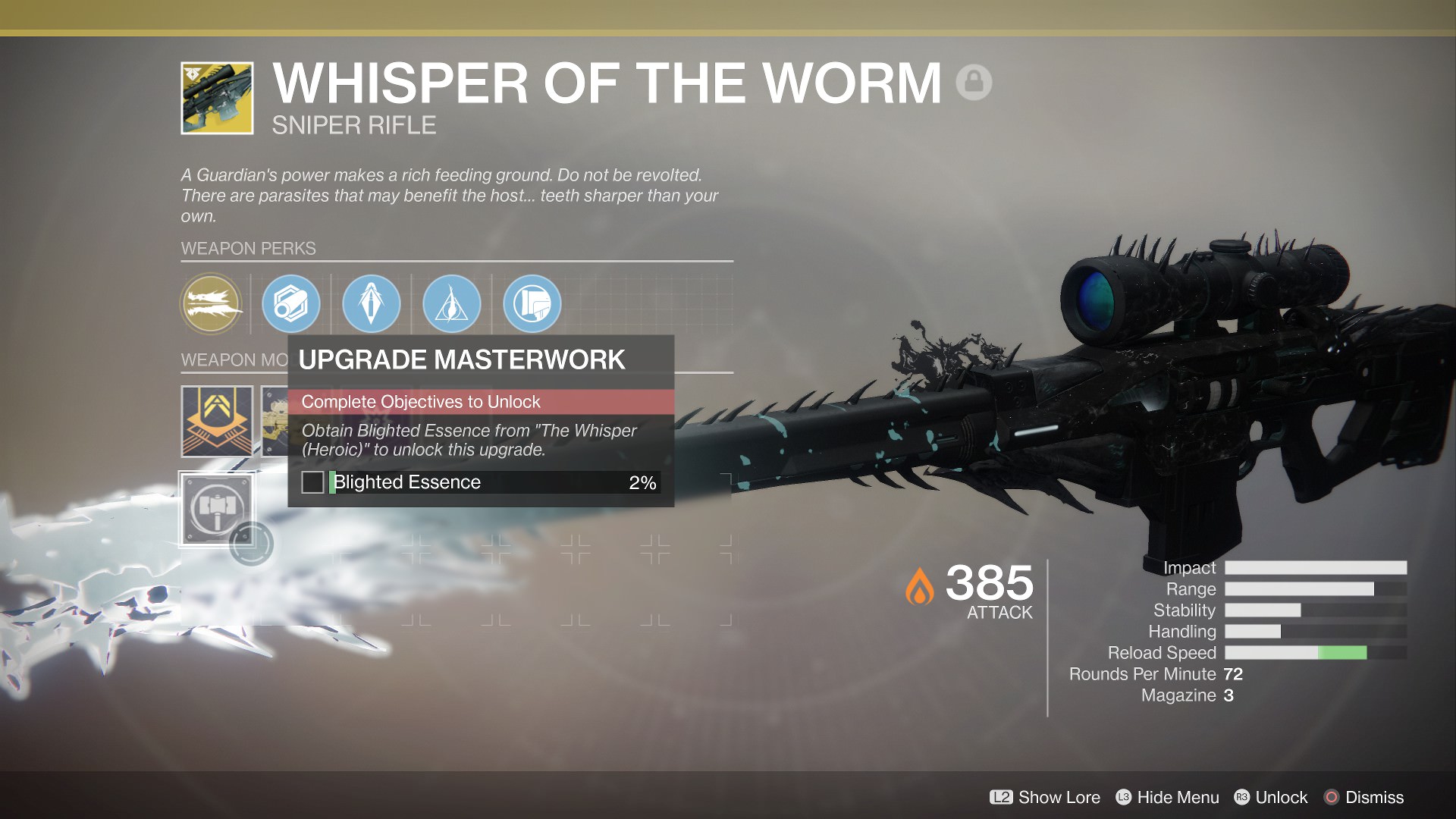
Task: Select the gold White Nail intrinsic perk
Action: (212, 303)
